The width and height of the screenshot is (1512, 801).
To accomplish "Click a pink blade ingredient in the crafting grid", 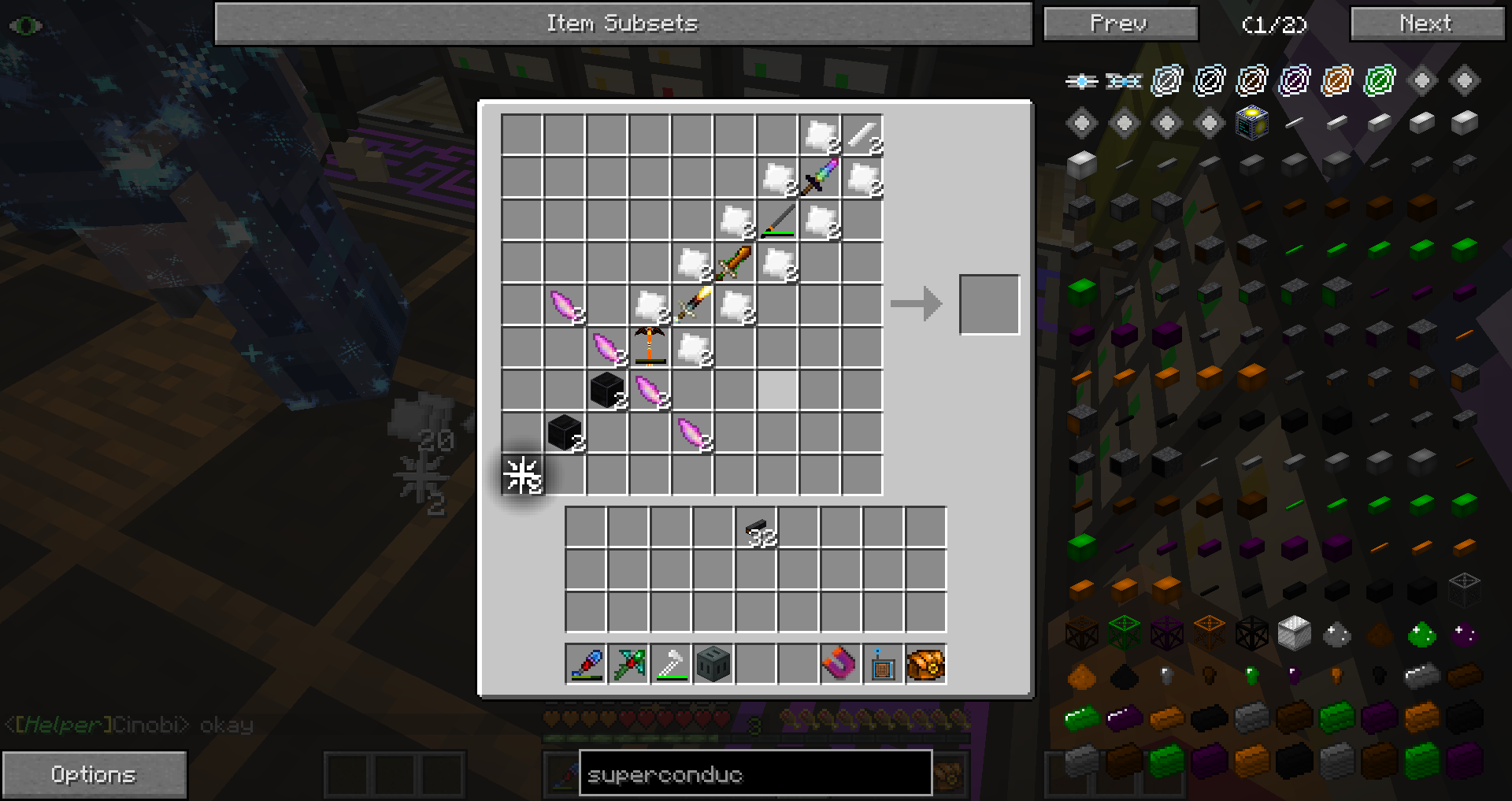I will 563,304.
